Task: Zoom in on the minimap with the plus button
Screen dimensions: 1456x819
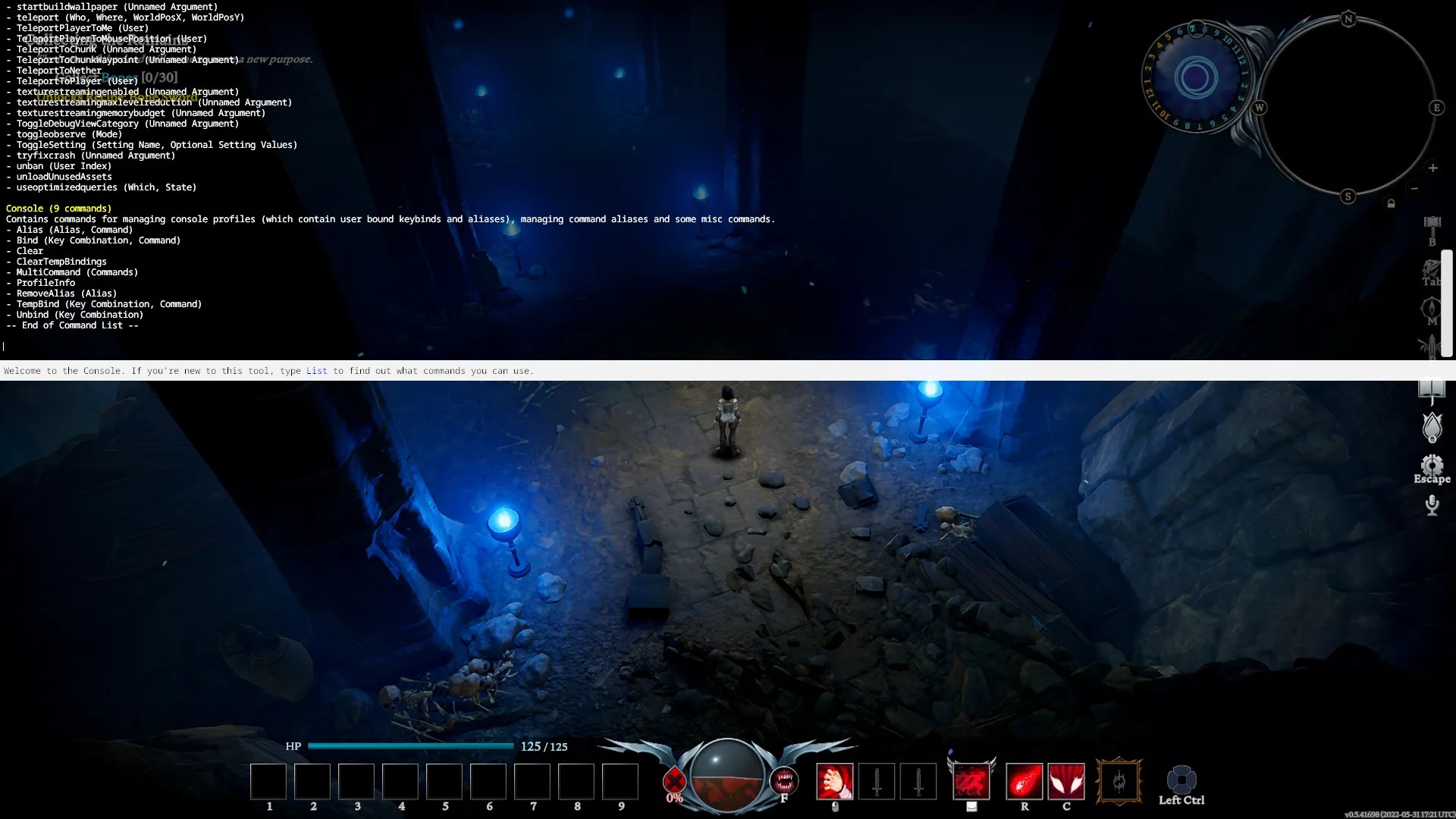Action: [x=1433, y=167]
